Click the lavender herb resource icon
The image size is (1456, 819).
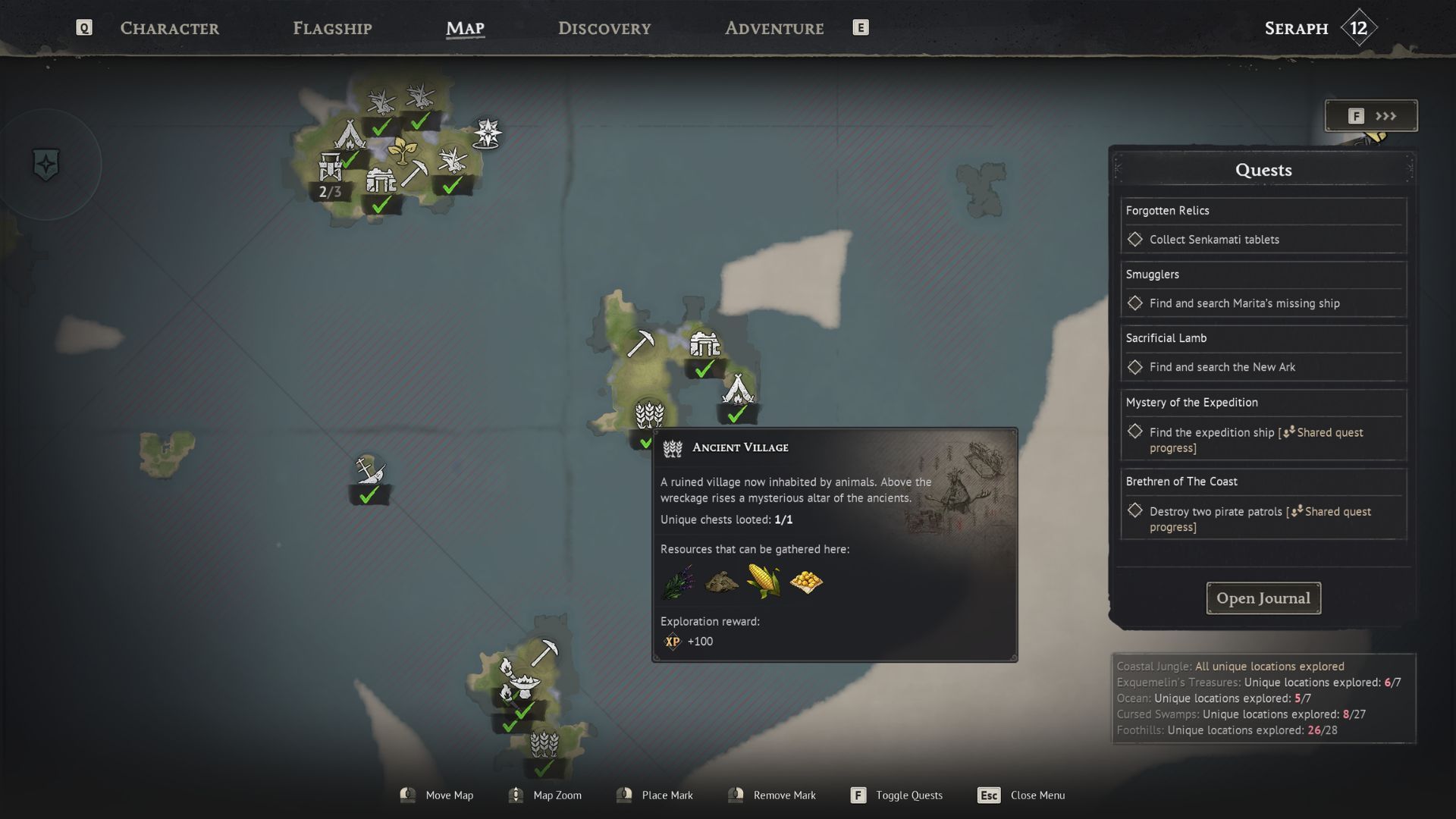click(x=678, y=582)
